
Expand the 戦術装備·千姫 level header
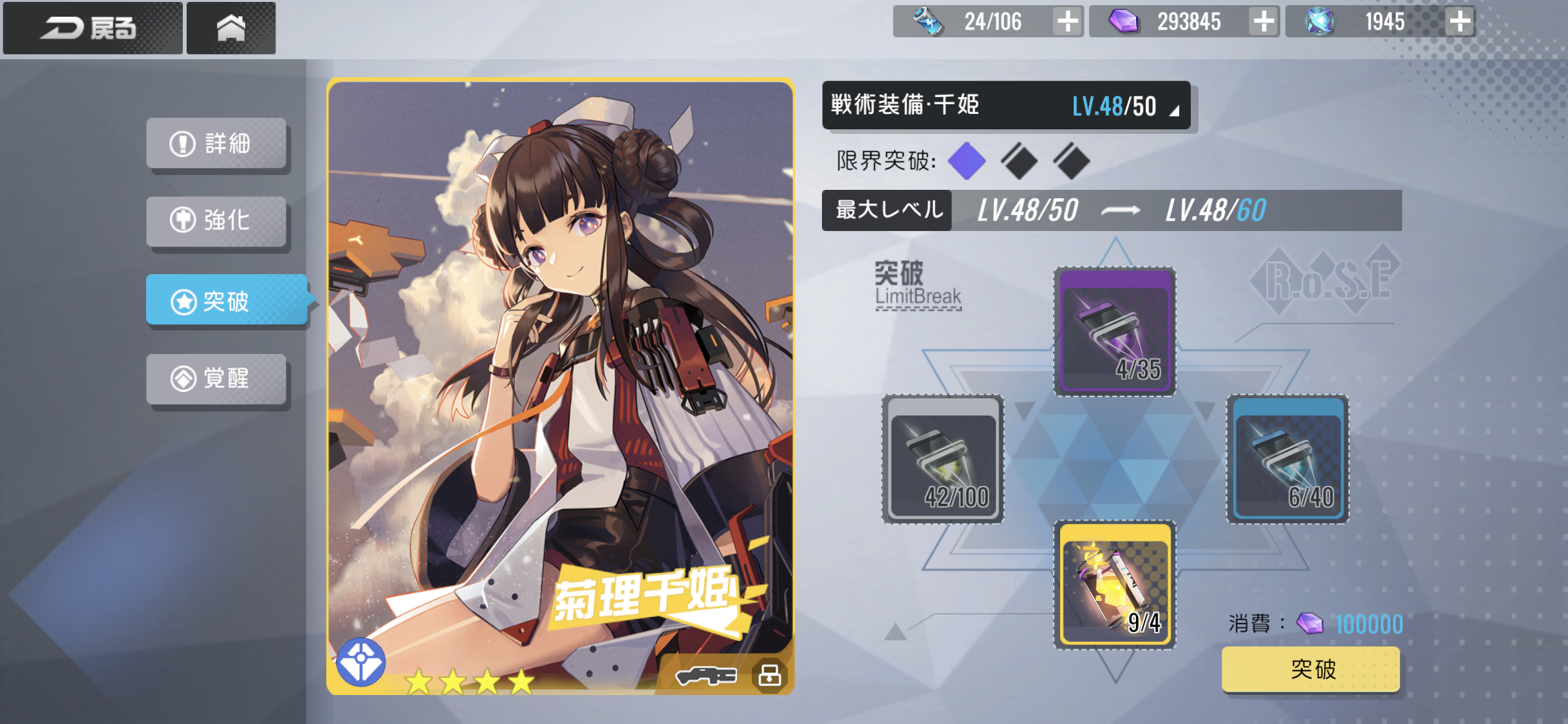click(1006, 106)
